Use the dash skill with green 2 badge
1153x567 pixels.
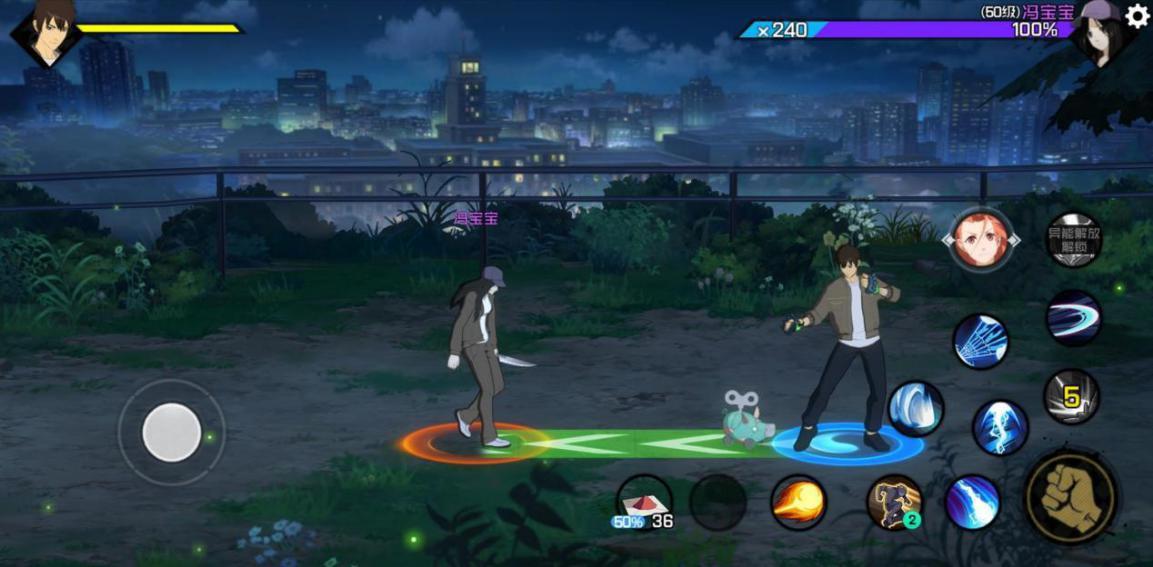pyautogui.click(x=894, y=502)
